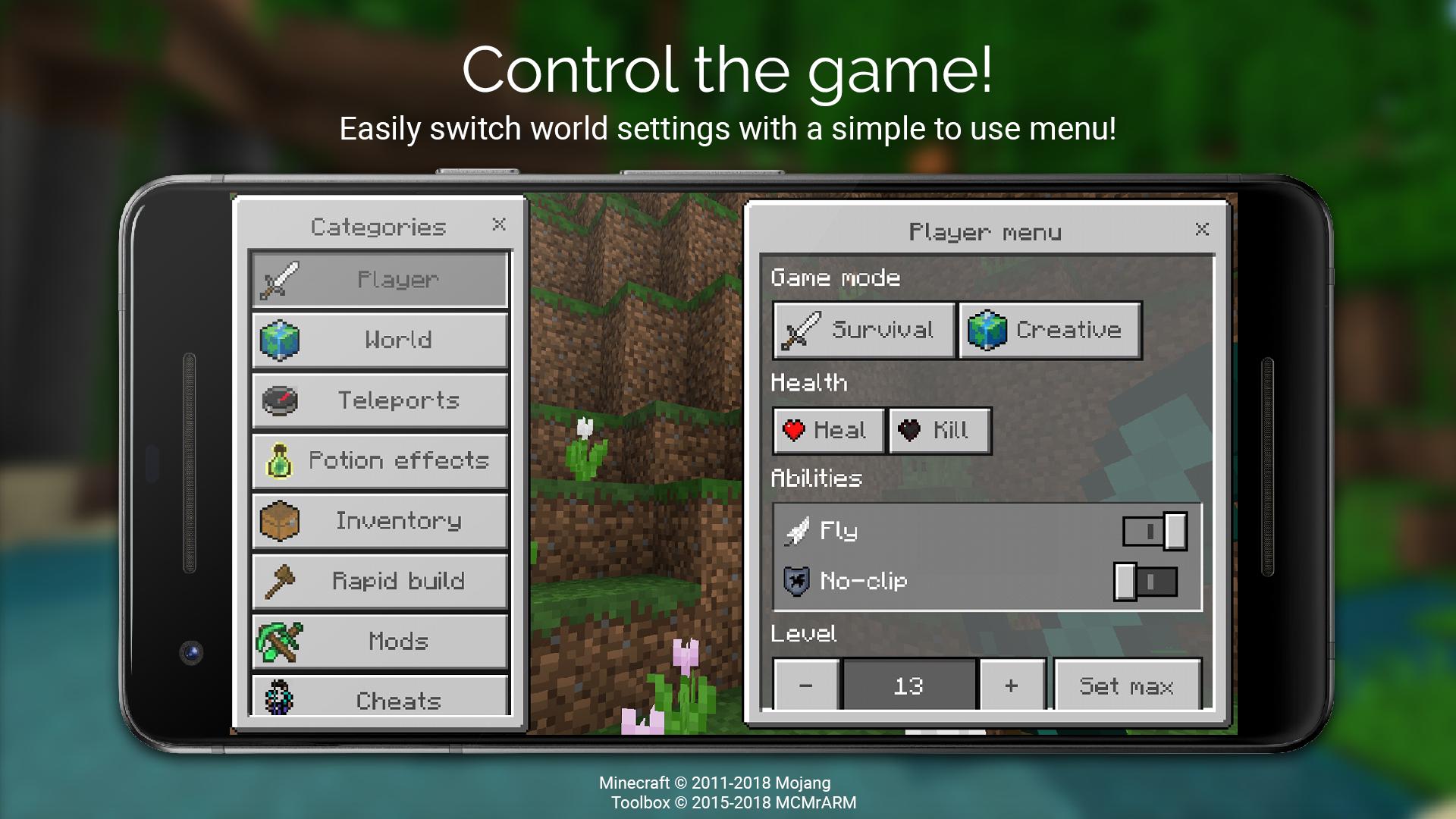Open the Player category menu

379,279
